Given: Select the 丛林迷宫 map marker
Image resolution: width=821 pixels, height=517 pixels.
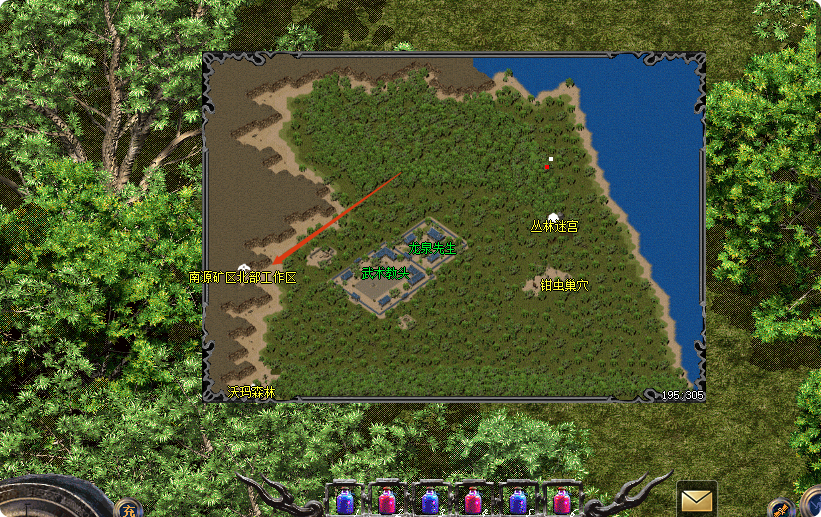Looking at the screenshot, I should (x=553, y=226).
